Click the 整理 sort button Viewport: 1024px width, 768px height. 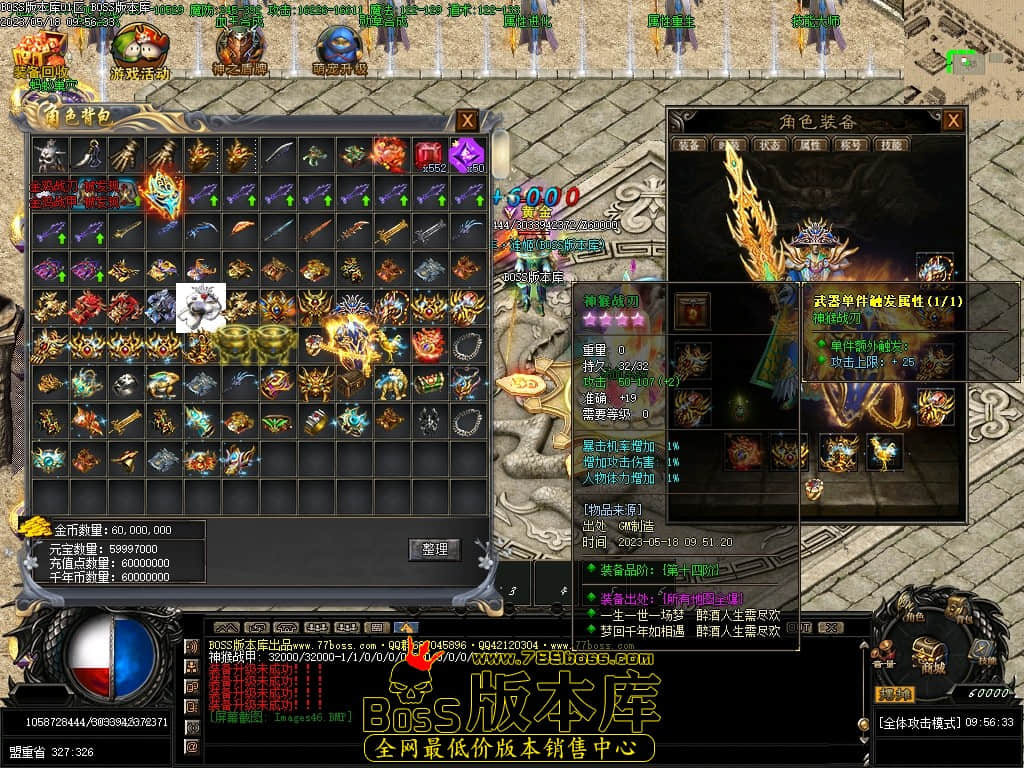pos(434,549)
